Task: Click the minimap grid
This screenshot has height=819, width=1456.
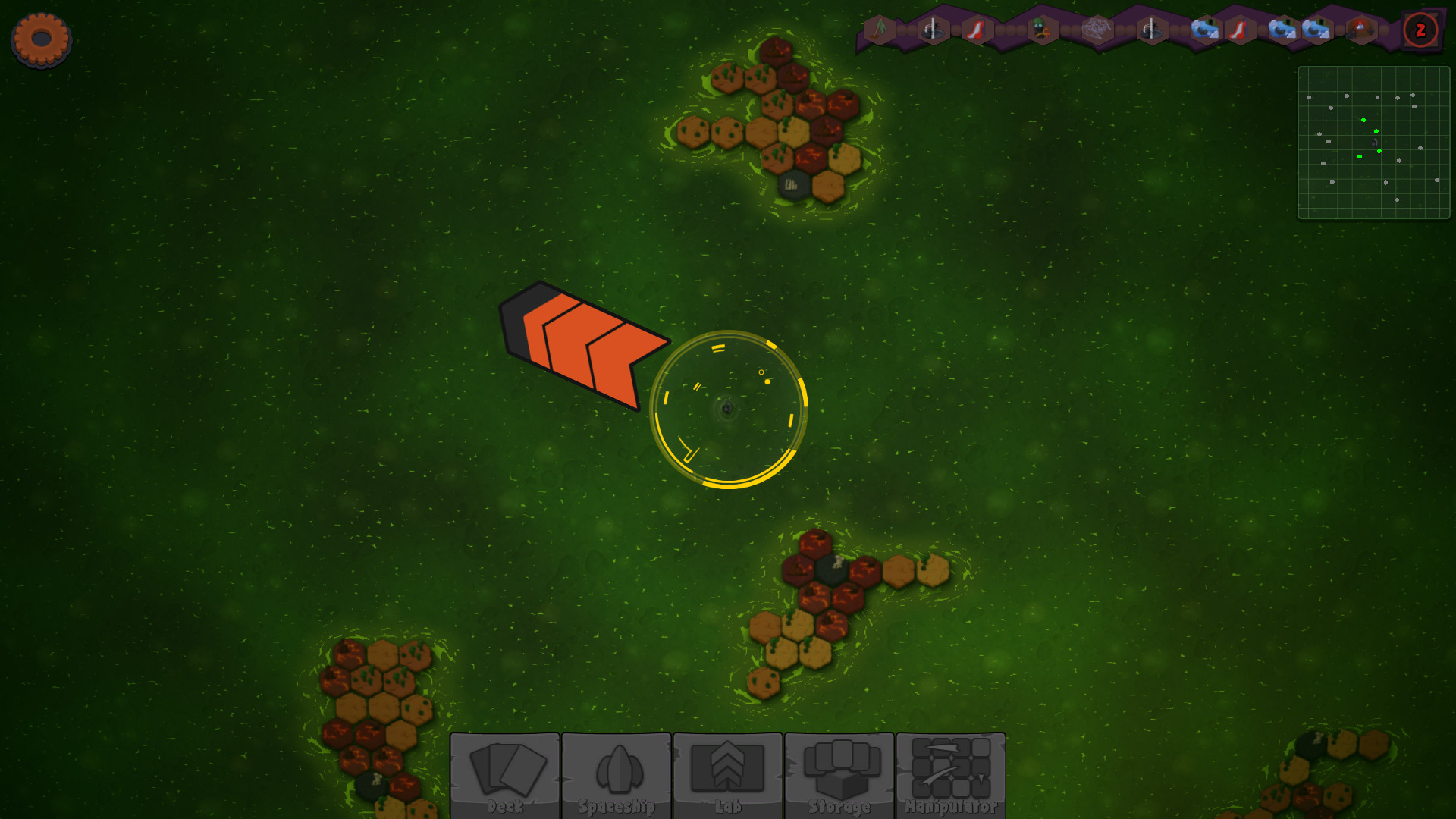Action: coord(1373,143)
